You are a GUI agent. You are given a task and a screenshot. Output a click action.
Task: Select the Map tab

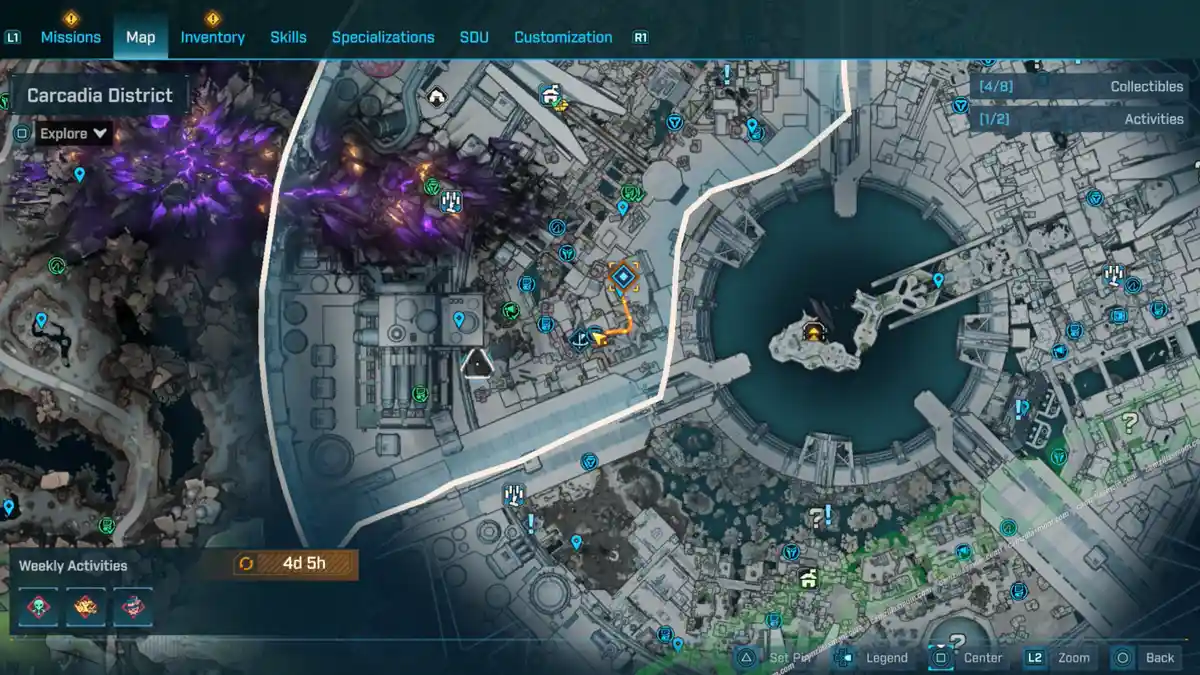click(140, 37)
